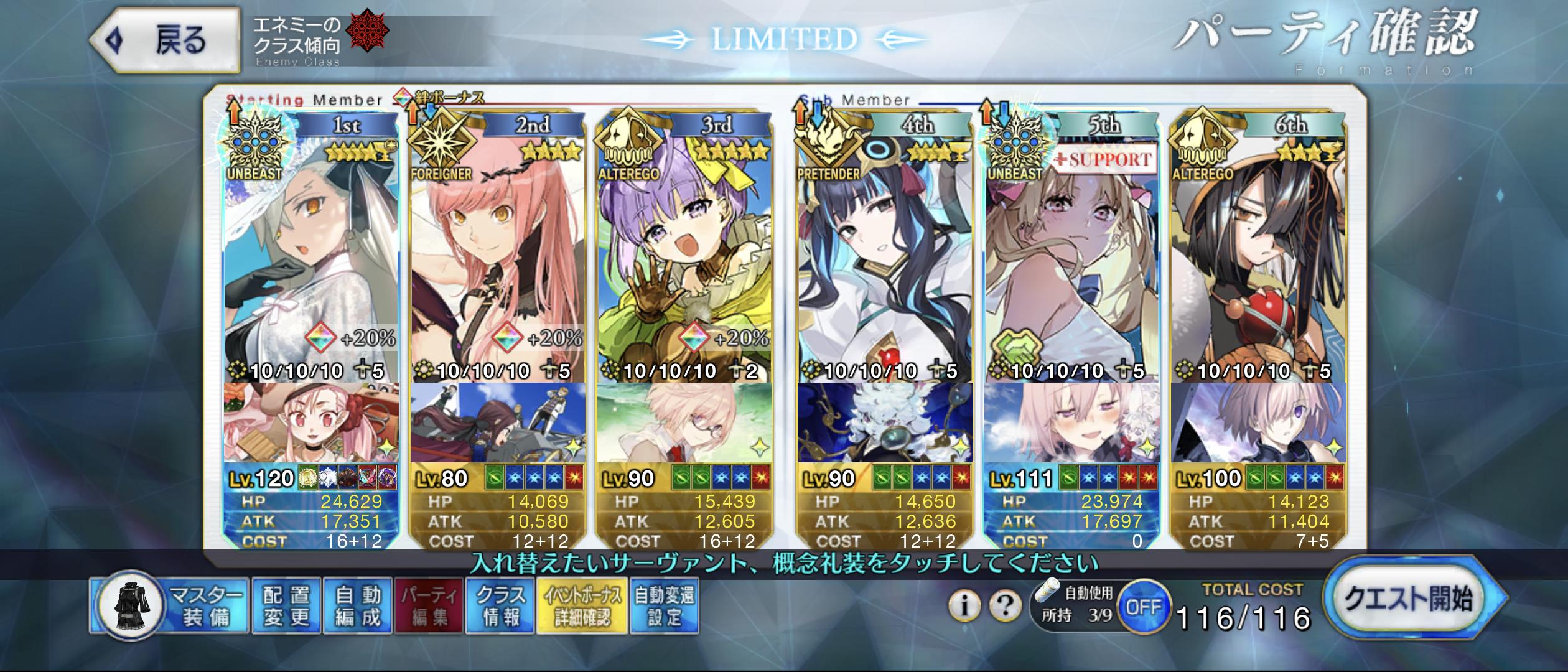Toggle the 自動使用 OFF switch
The height and width of the screenshot is (672, 1568).
[1144, 607]
